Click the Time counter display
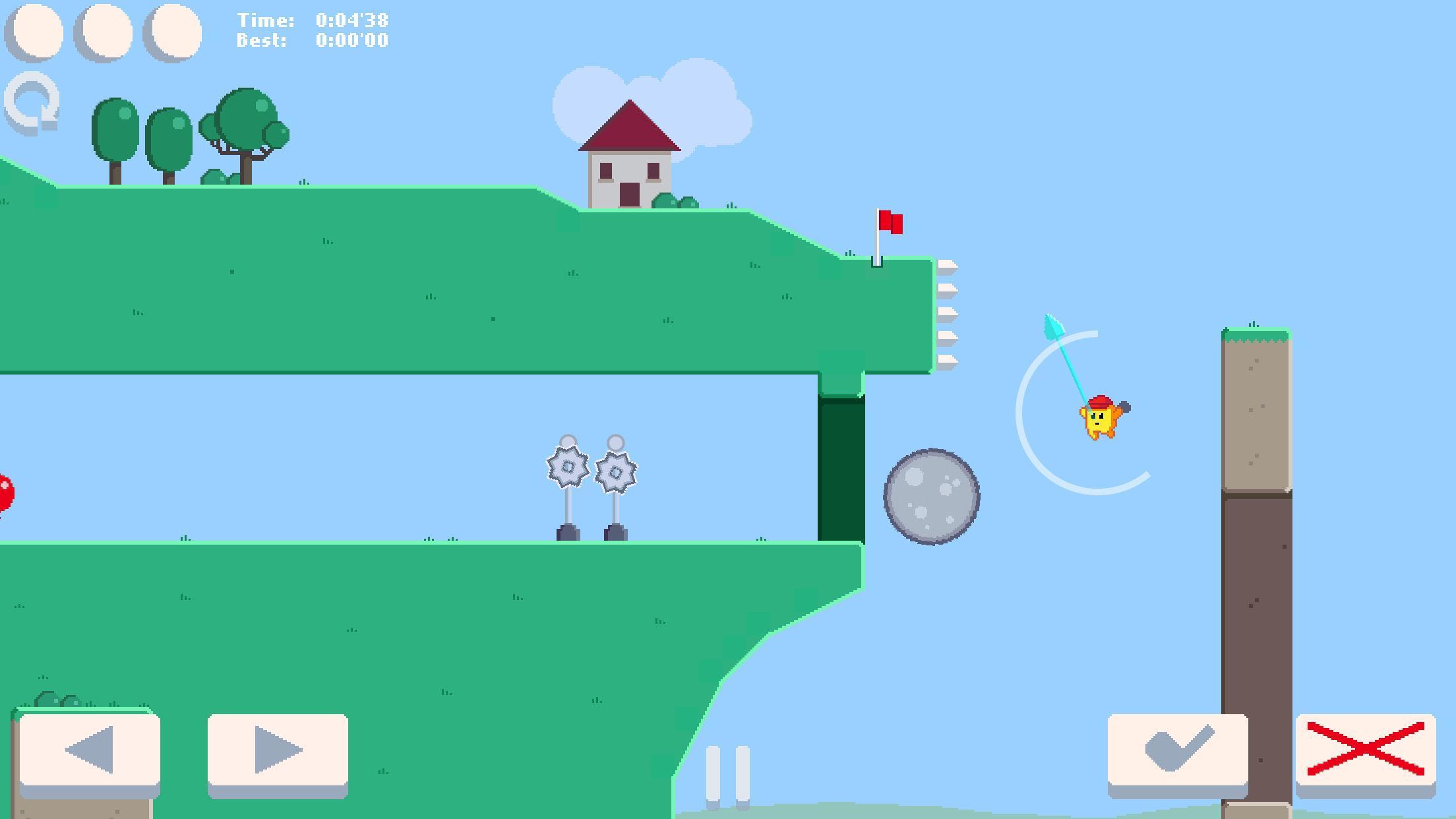The height and width of the screenshot is (819, 1456). click(310, 20)
